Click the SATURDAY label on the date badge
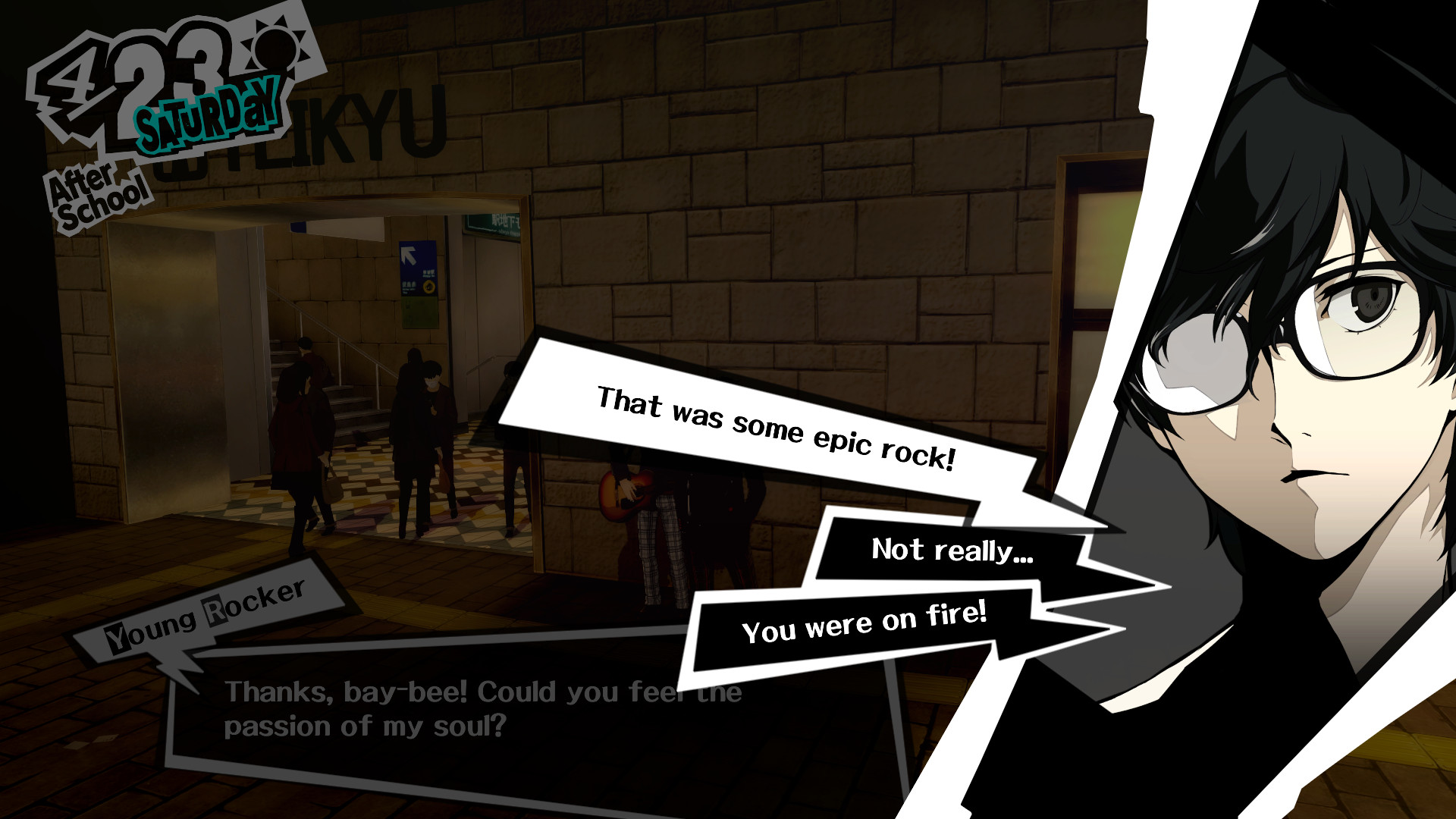 pyautogui.click(x=205, y=118)
